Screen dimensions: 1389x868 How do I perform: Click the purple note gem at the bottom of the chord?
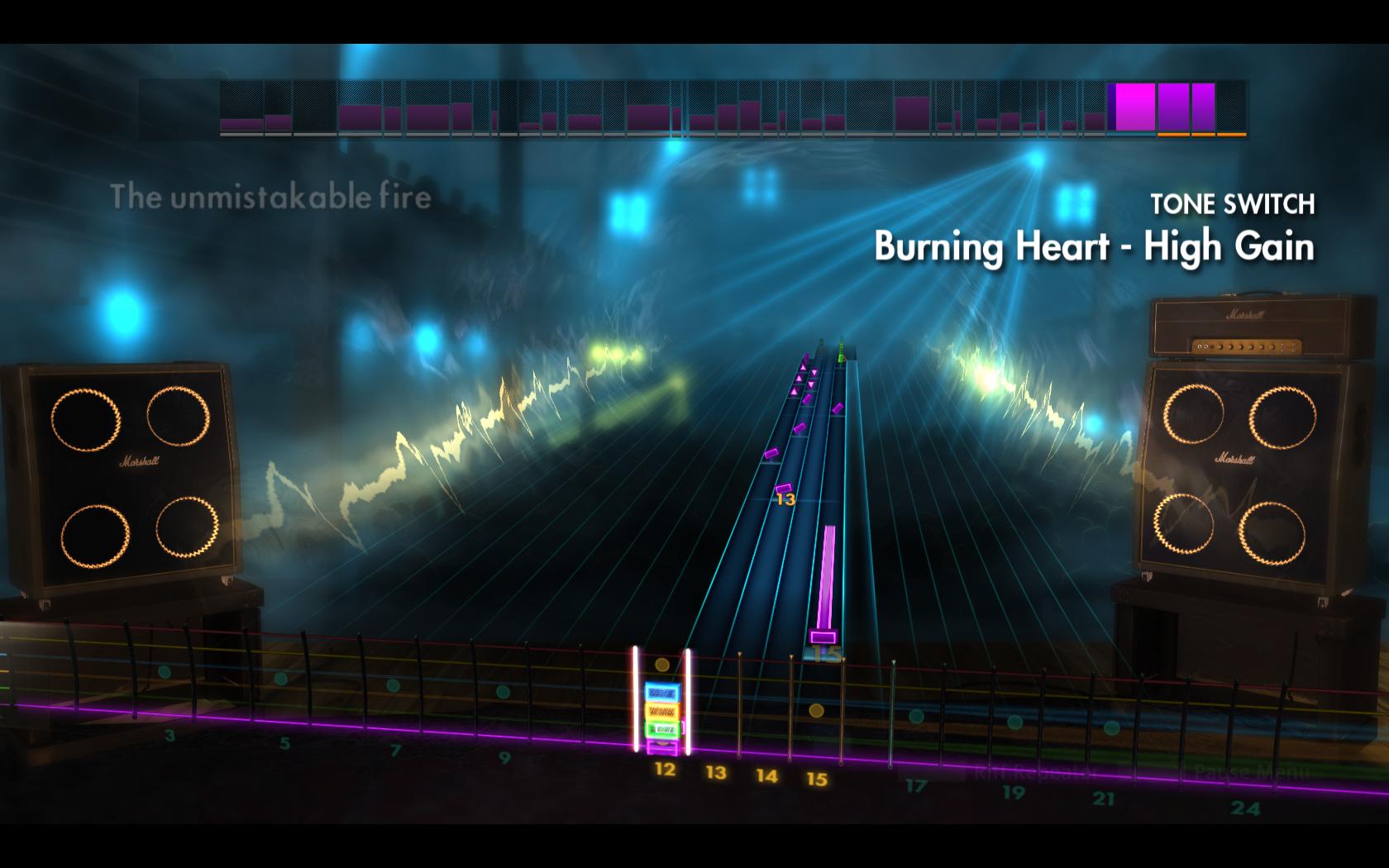(x=663, y=746)
